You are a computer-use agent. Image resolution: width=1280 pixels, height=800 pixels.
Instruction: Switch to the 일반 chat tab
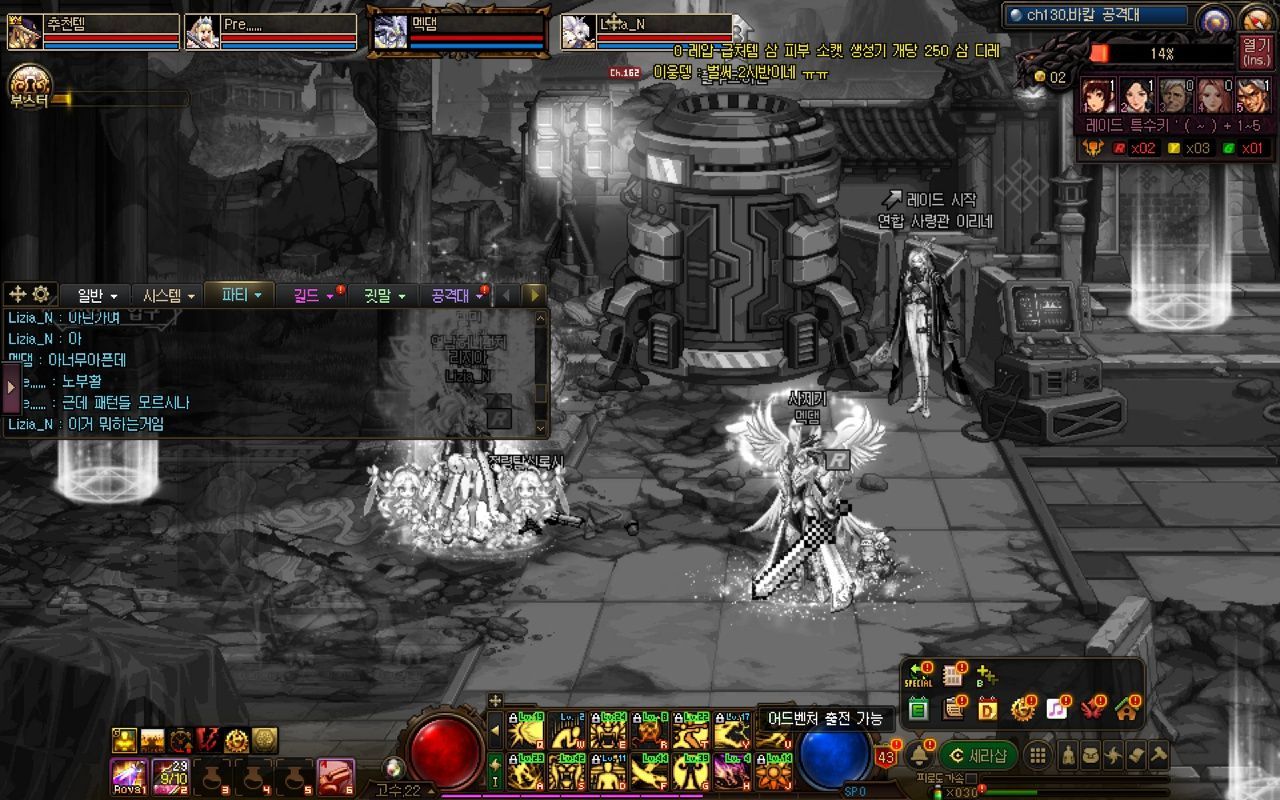97,295
